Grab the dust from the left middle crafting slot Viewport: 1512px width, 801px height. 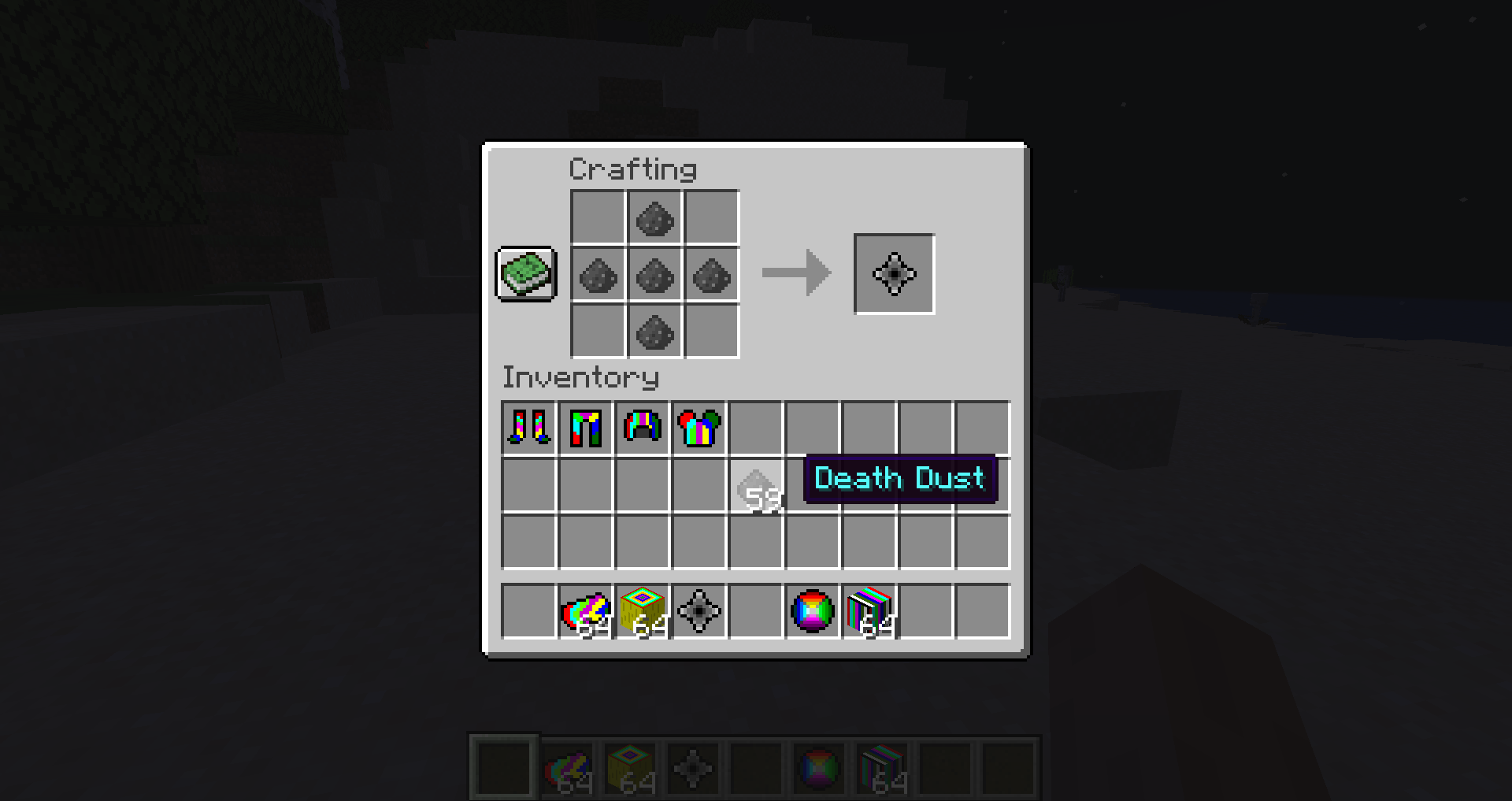596,276
